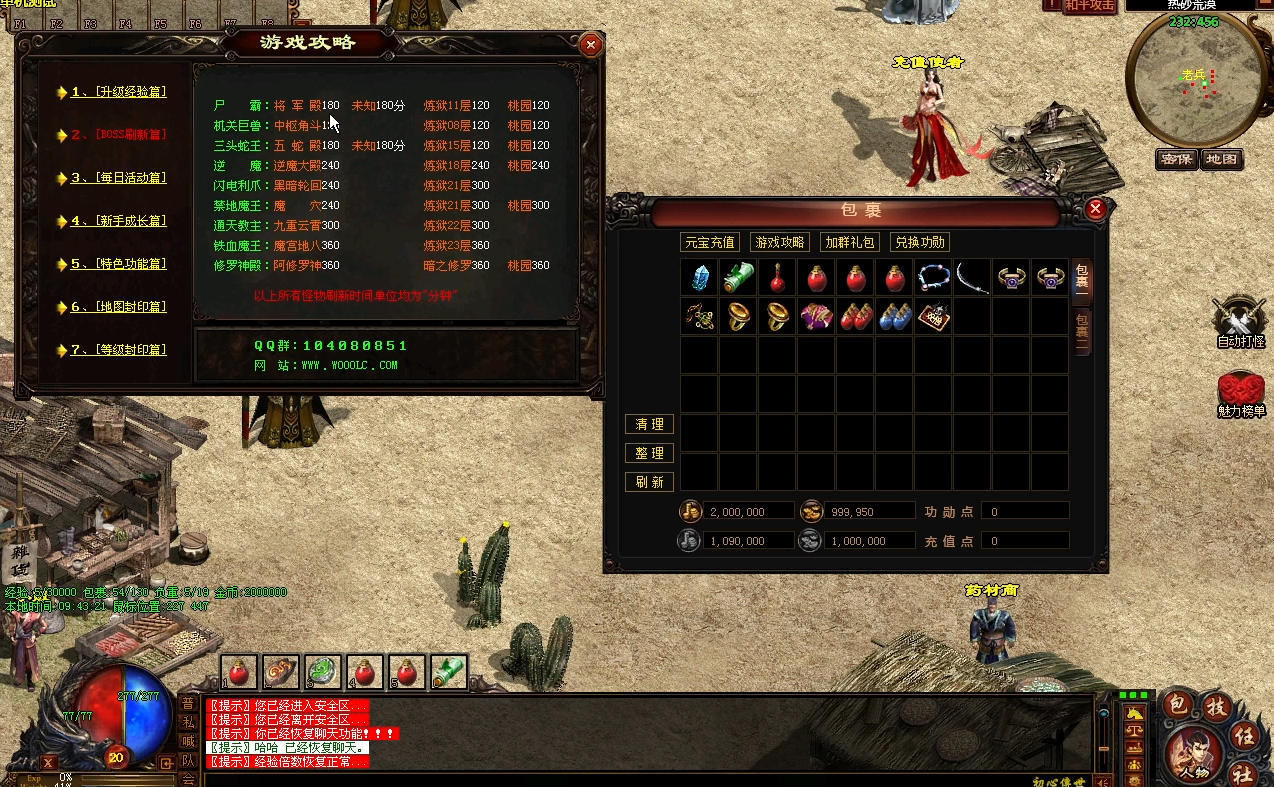Select the purple robe armor in the bag
The width and height of the screenshot is (1274, 787).
click(x=817, y=316)
